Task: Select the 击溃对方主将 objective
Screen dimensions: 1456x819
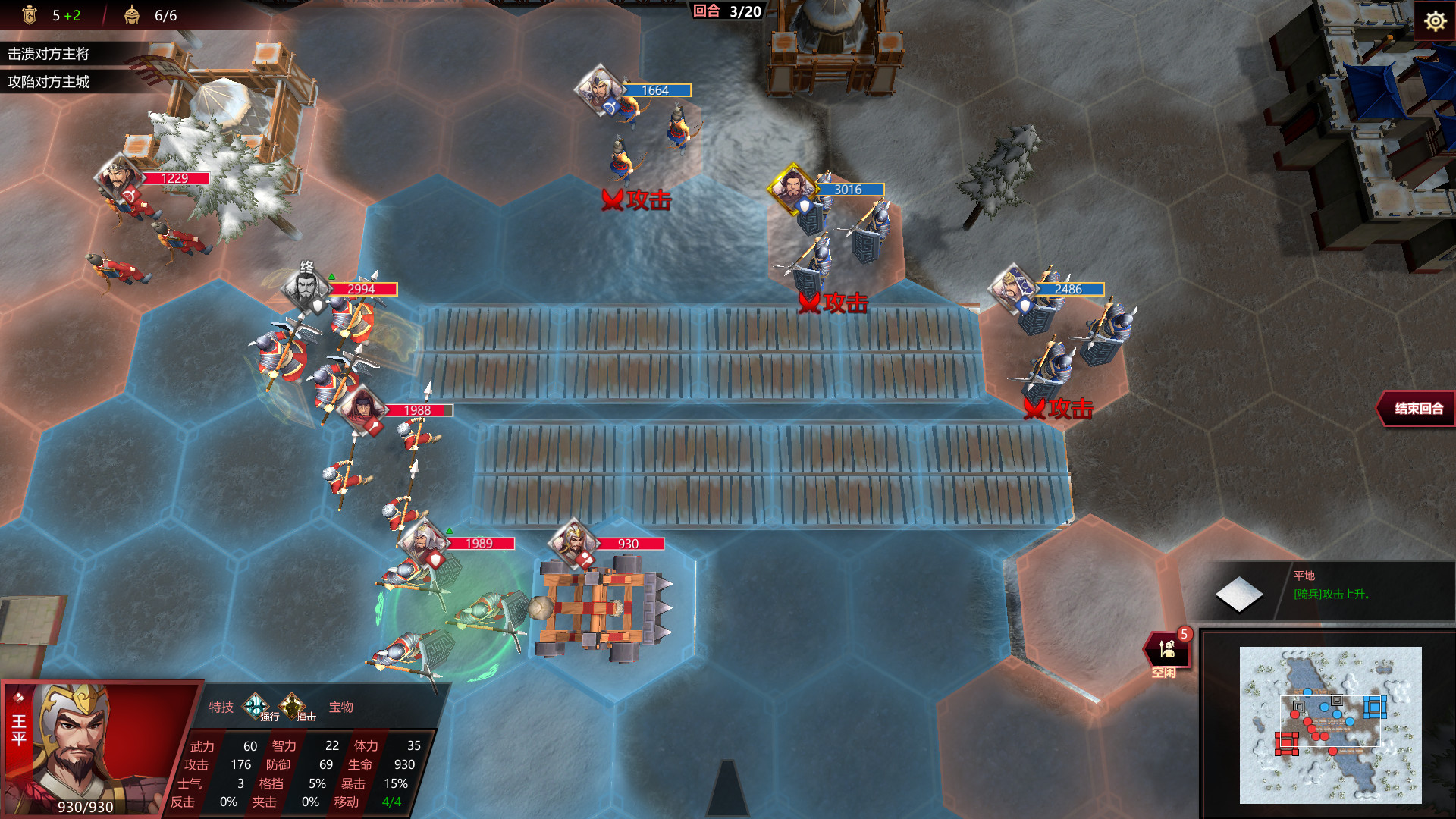Action: point(49,54)
